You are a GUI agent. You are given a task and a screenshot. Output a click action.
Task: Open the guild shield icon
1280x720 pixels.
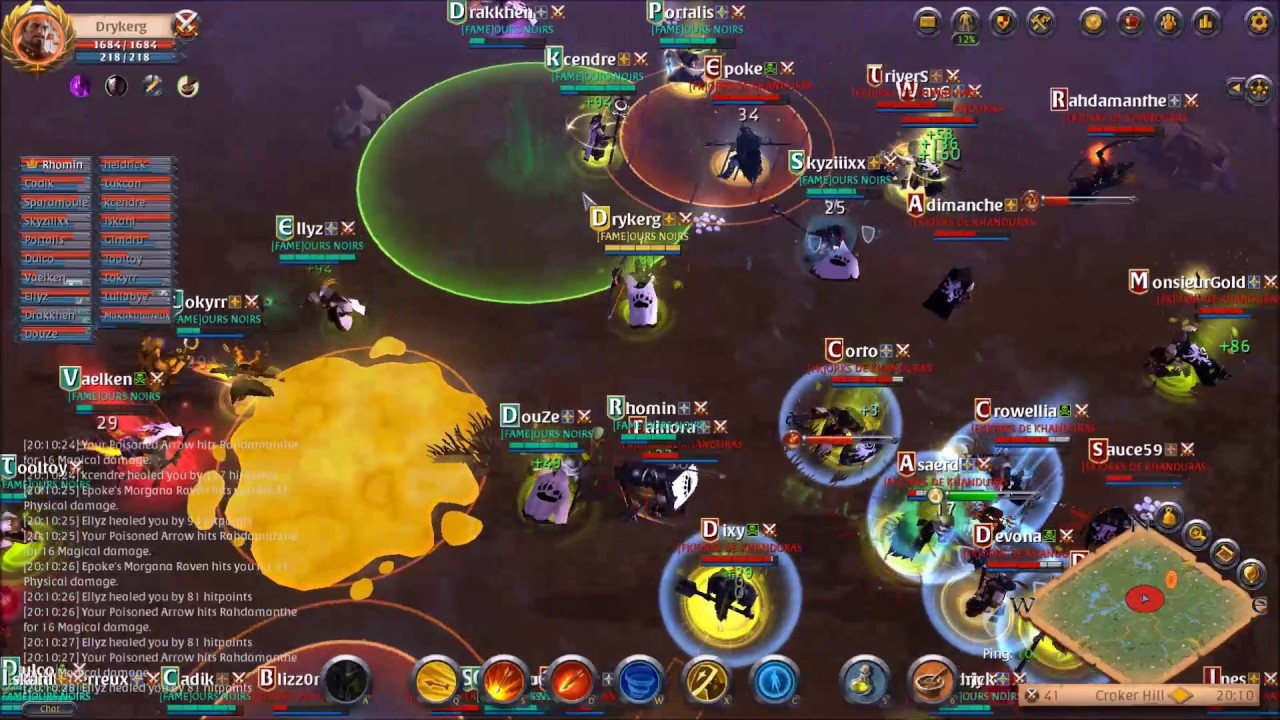tap(1002, 23)
